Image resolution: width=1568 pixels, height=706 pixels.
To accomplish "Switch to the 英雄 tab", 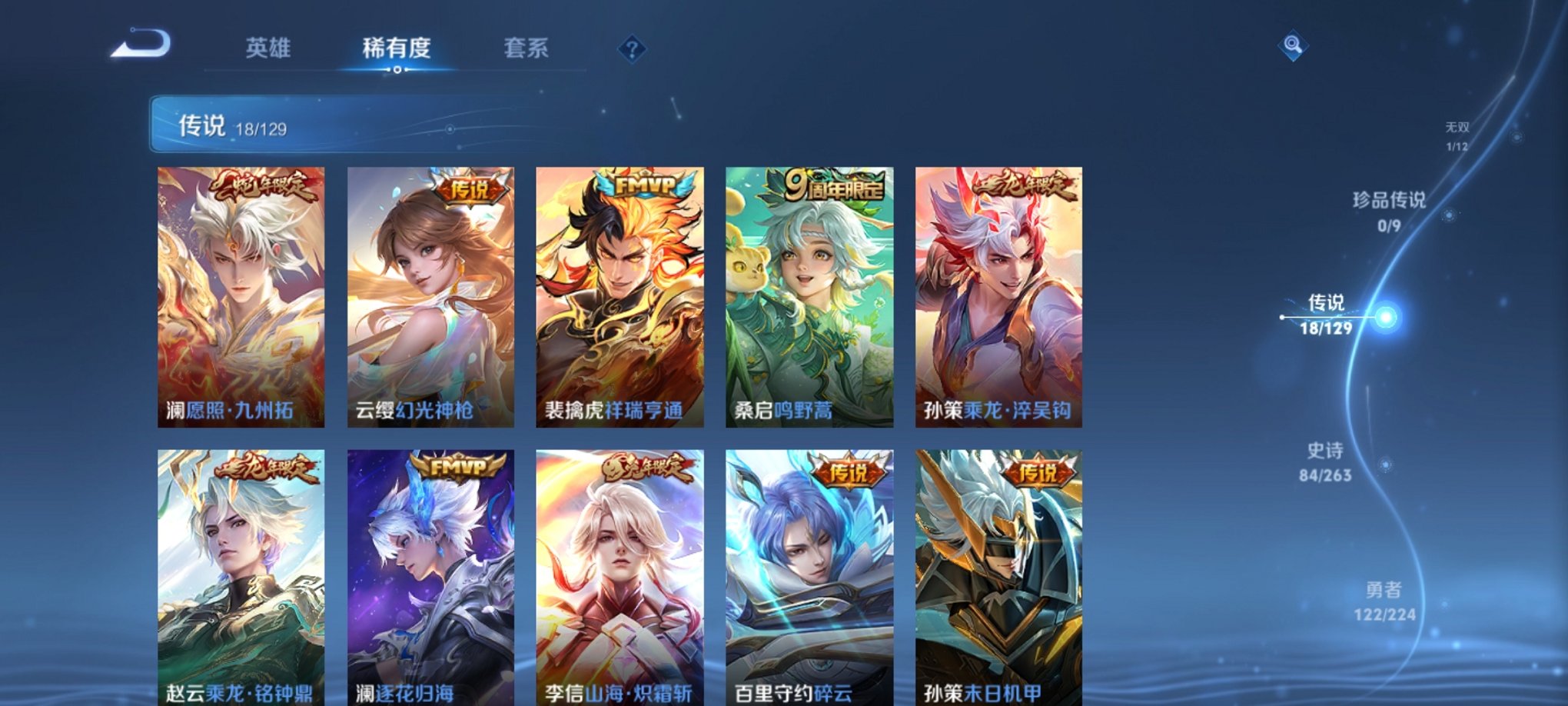I will (x=267, y=48).
